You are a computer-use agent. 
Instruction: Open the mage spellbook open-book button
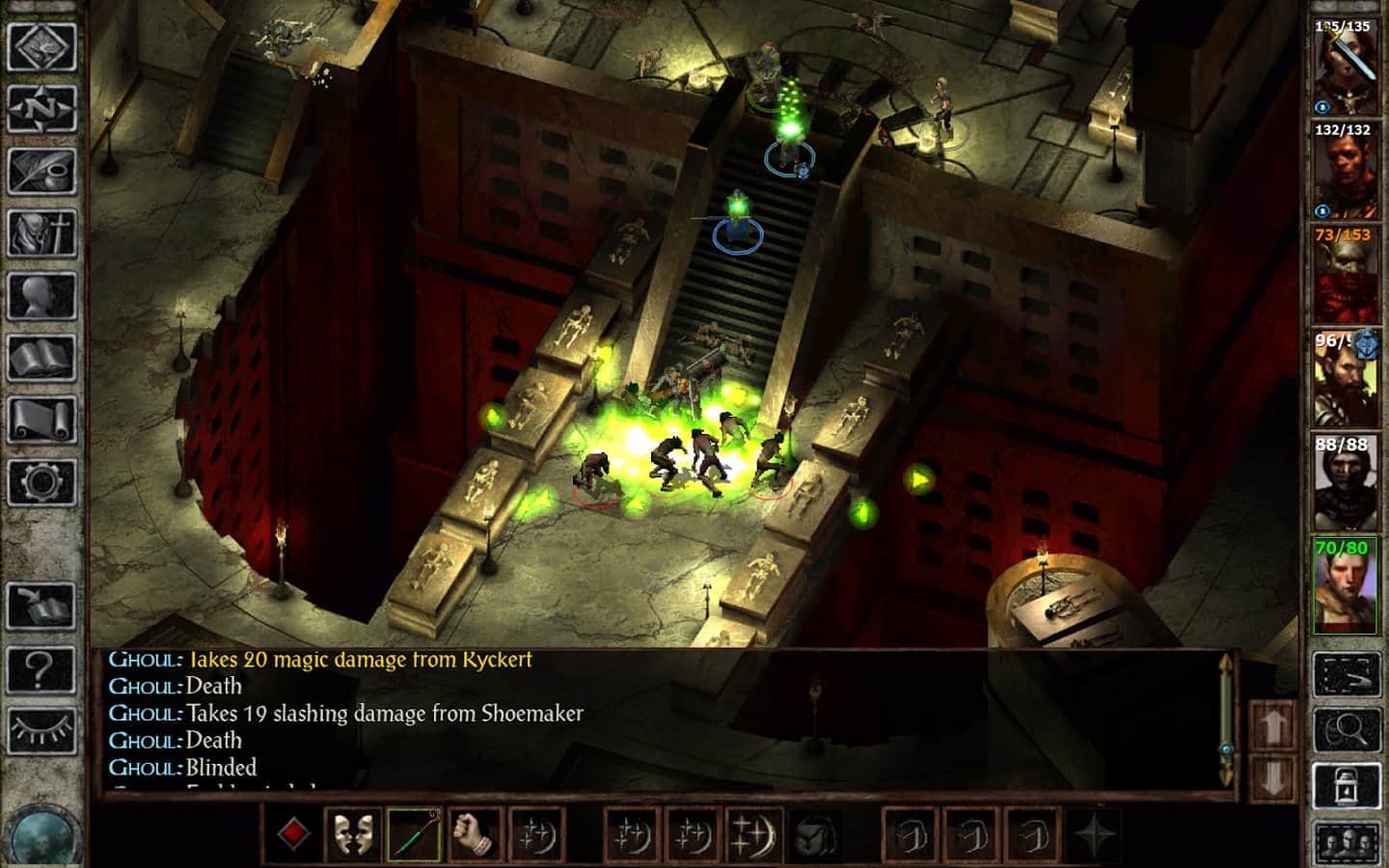[x=41, y=356]
